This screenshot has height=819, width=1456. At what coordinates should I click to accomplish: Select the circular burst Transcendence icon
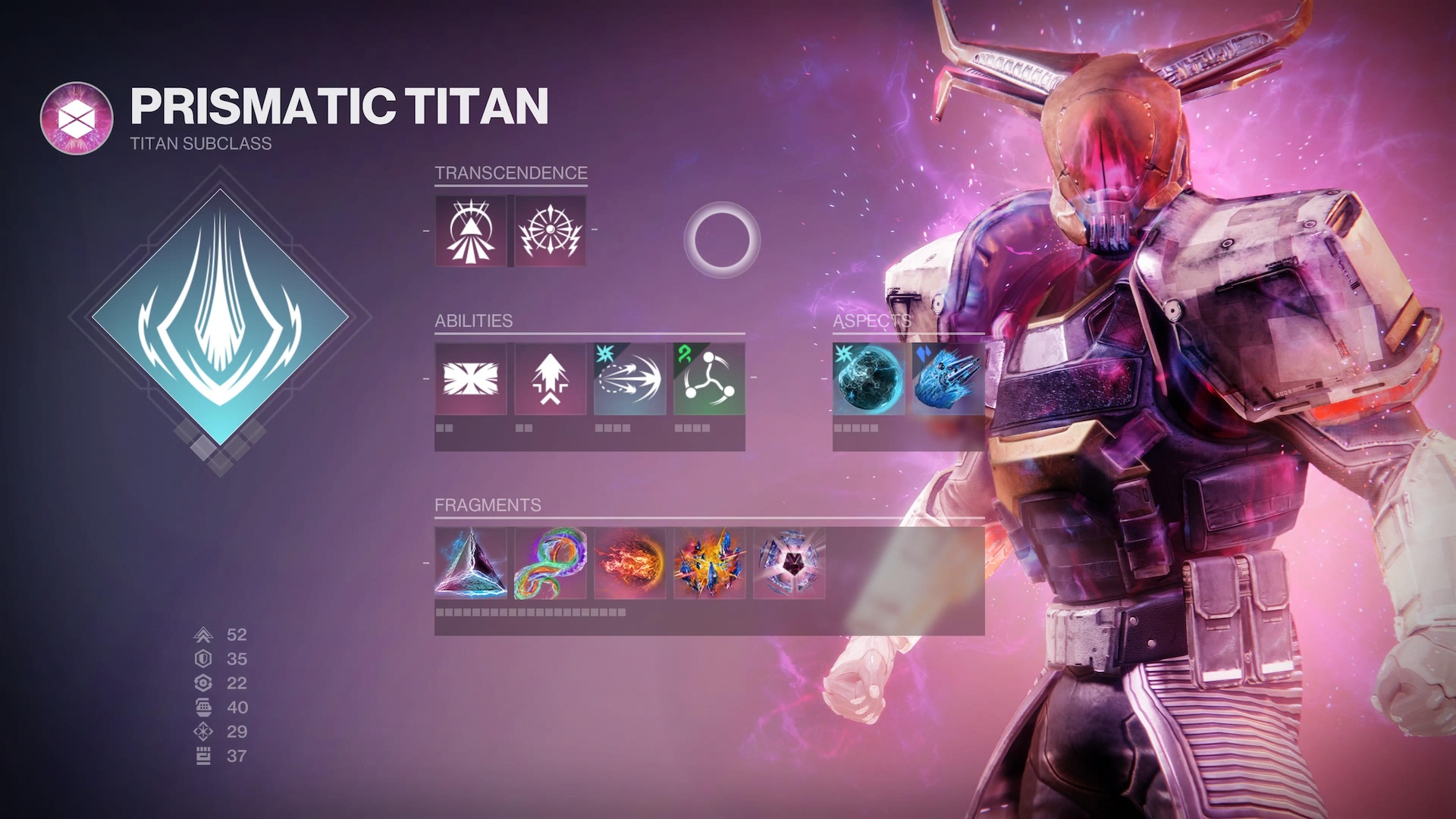point(551,231)
